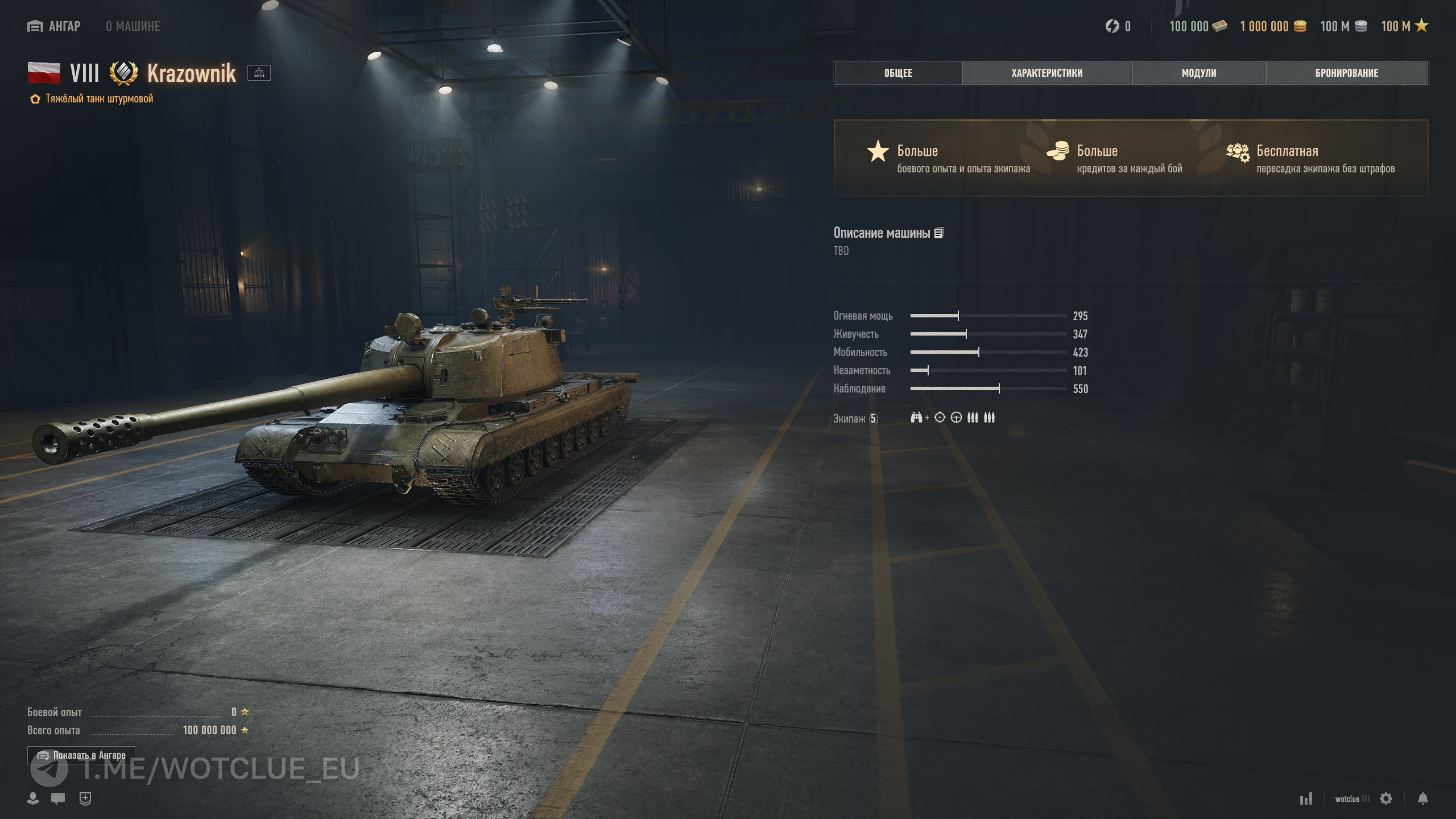Open the settings gear icon
1456x819 pixels.
1386,799
